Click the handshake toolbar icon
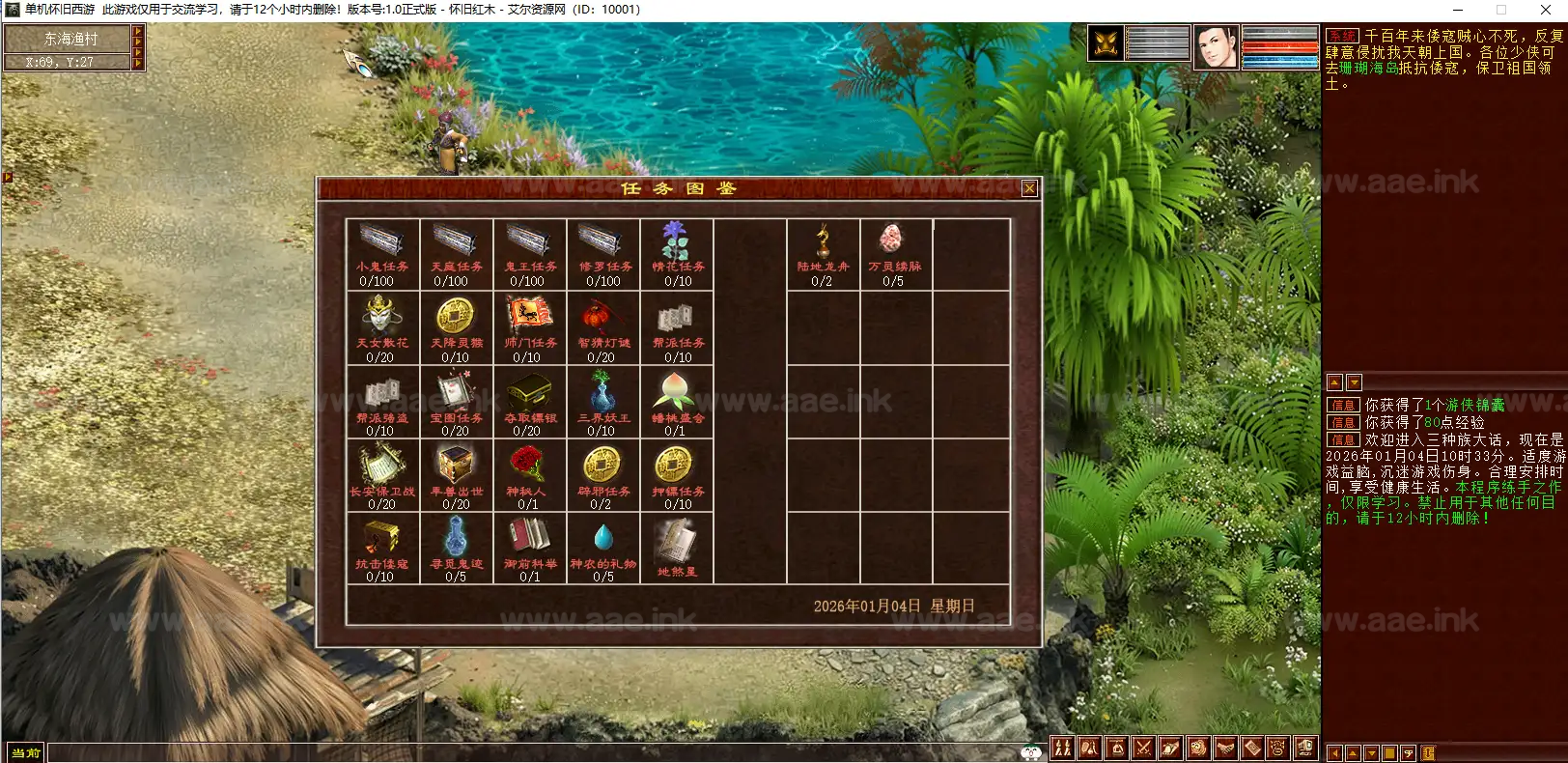The width and height of the screenshot is (1568, 763). [1224, 748]
